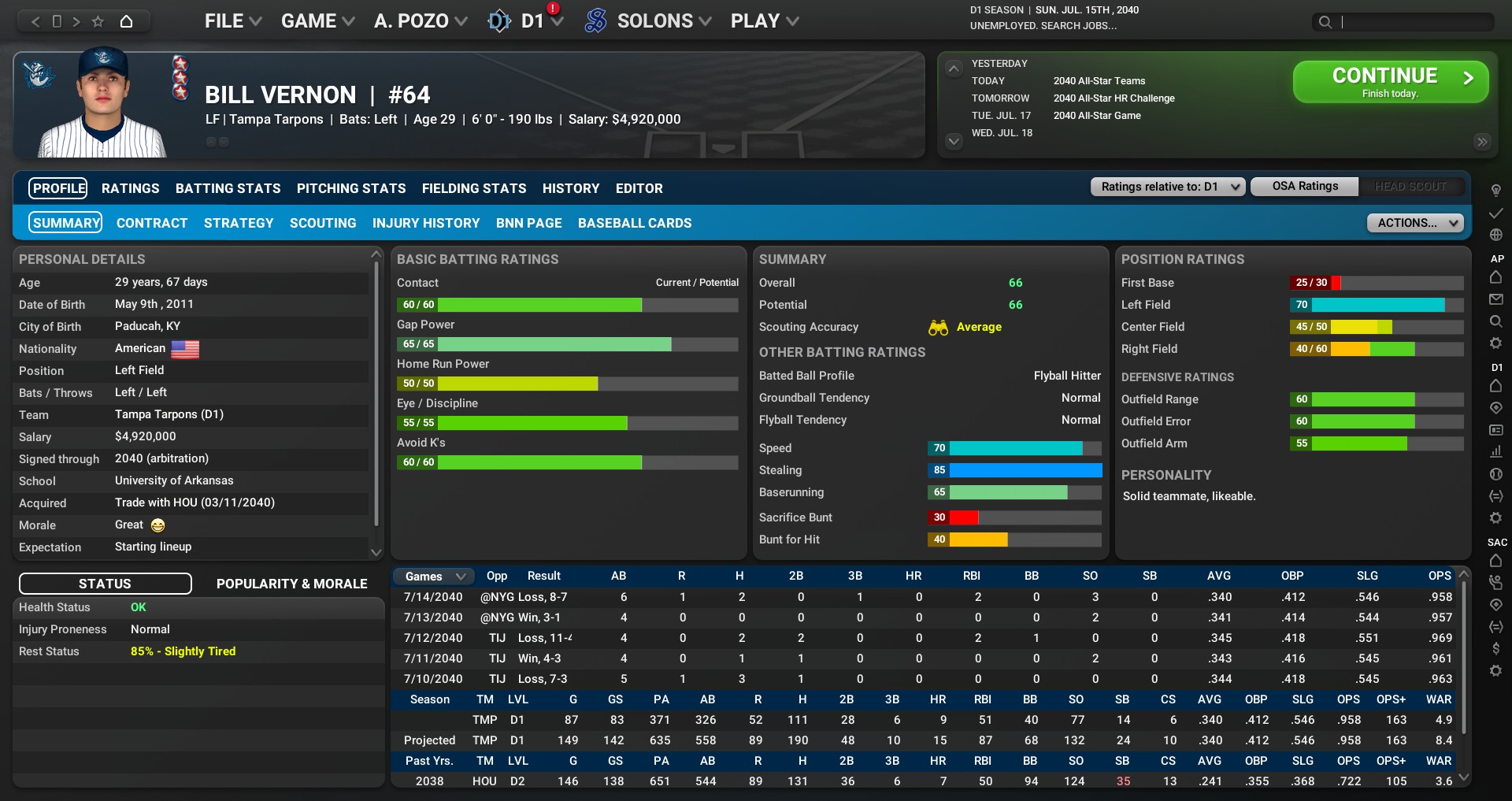Switch to Popularity & Morale panel
This screenshot has width=1512, height=801.
(x=291, y=584)
